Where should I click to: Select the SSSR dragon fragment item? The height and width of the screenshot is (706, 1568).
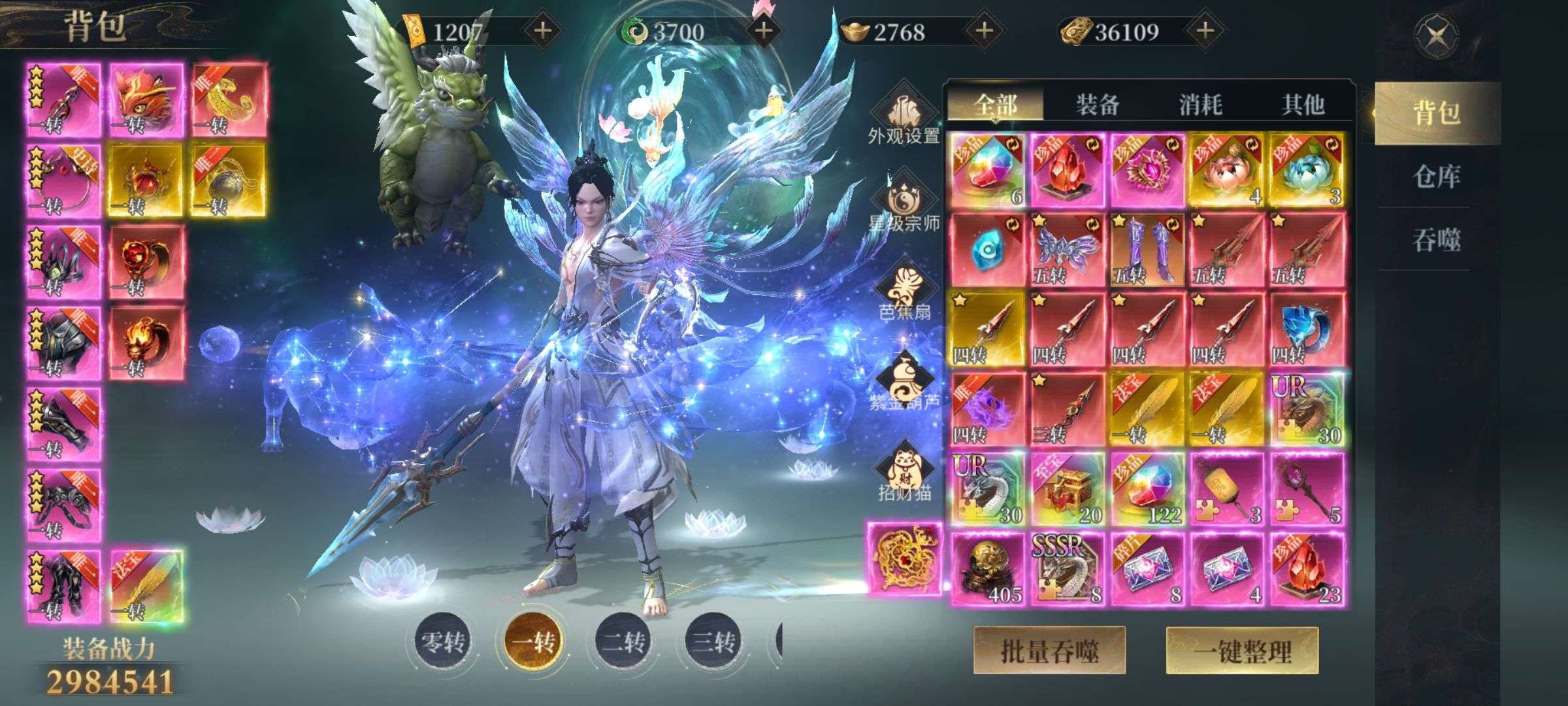pyautogui.click(x=1067, y=569)
